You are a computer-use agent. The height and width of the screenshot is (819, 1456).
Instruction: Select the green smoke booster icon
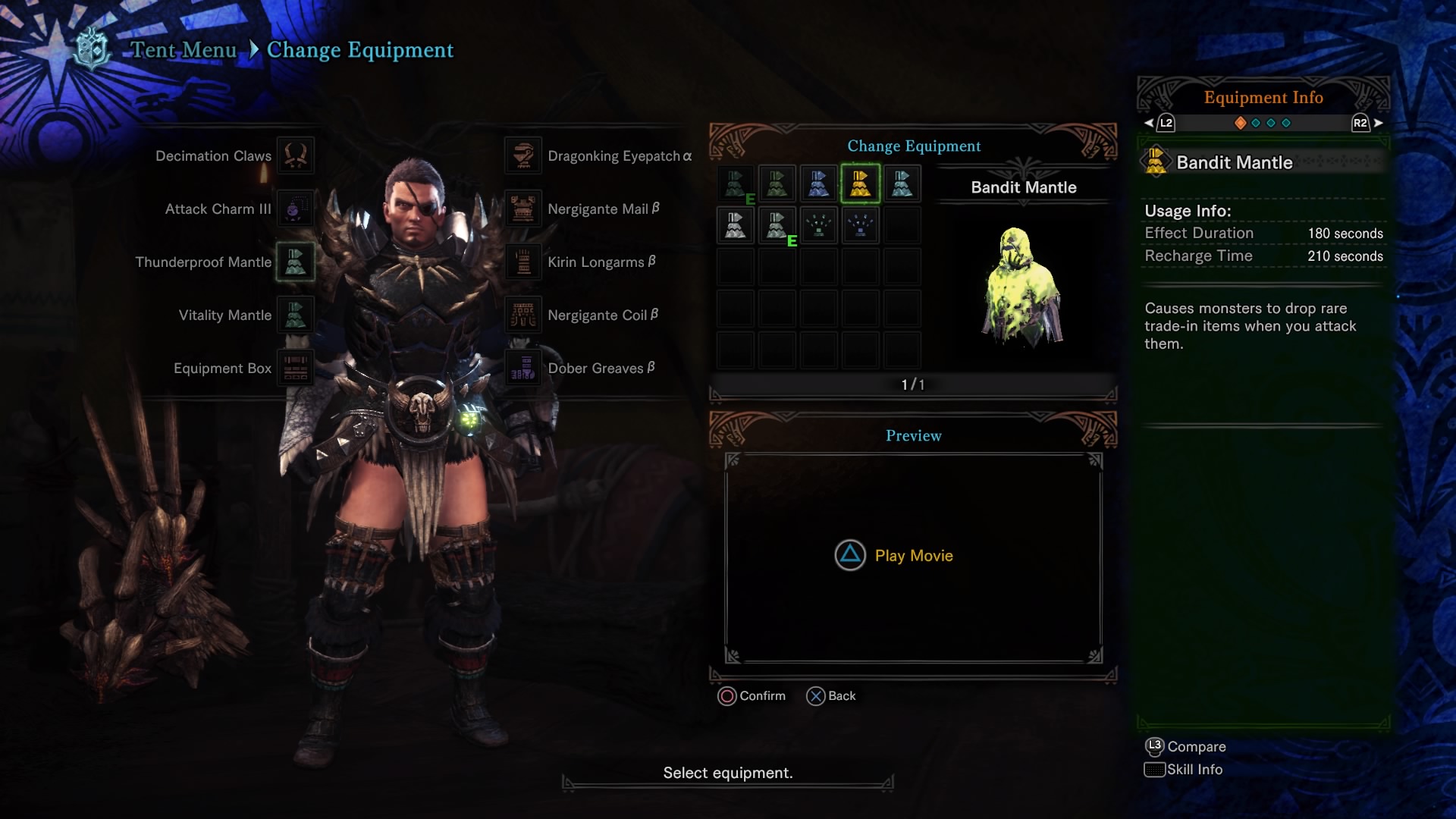pos(818,225)
